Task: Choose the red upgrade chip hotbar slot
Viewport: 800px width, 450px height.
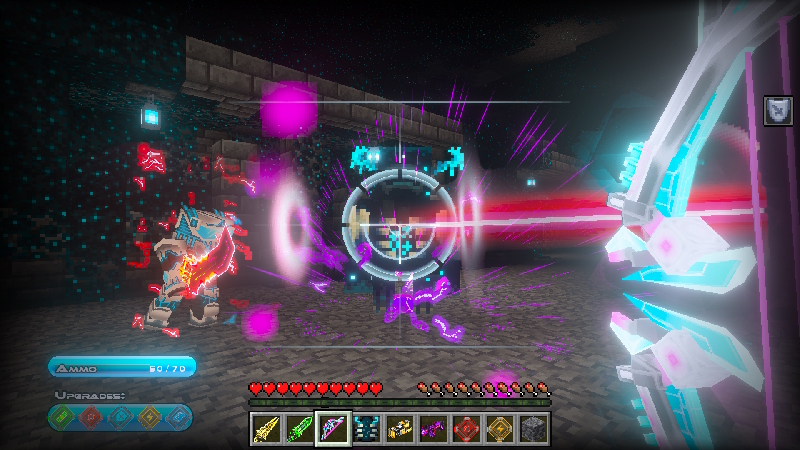Action: tap(467, 428)
